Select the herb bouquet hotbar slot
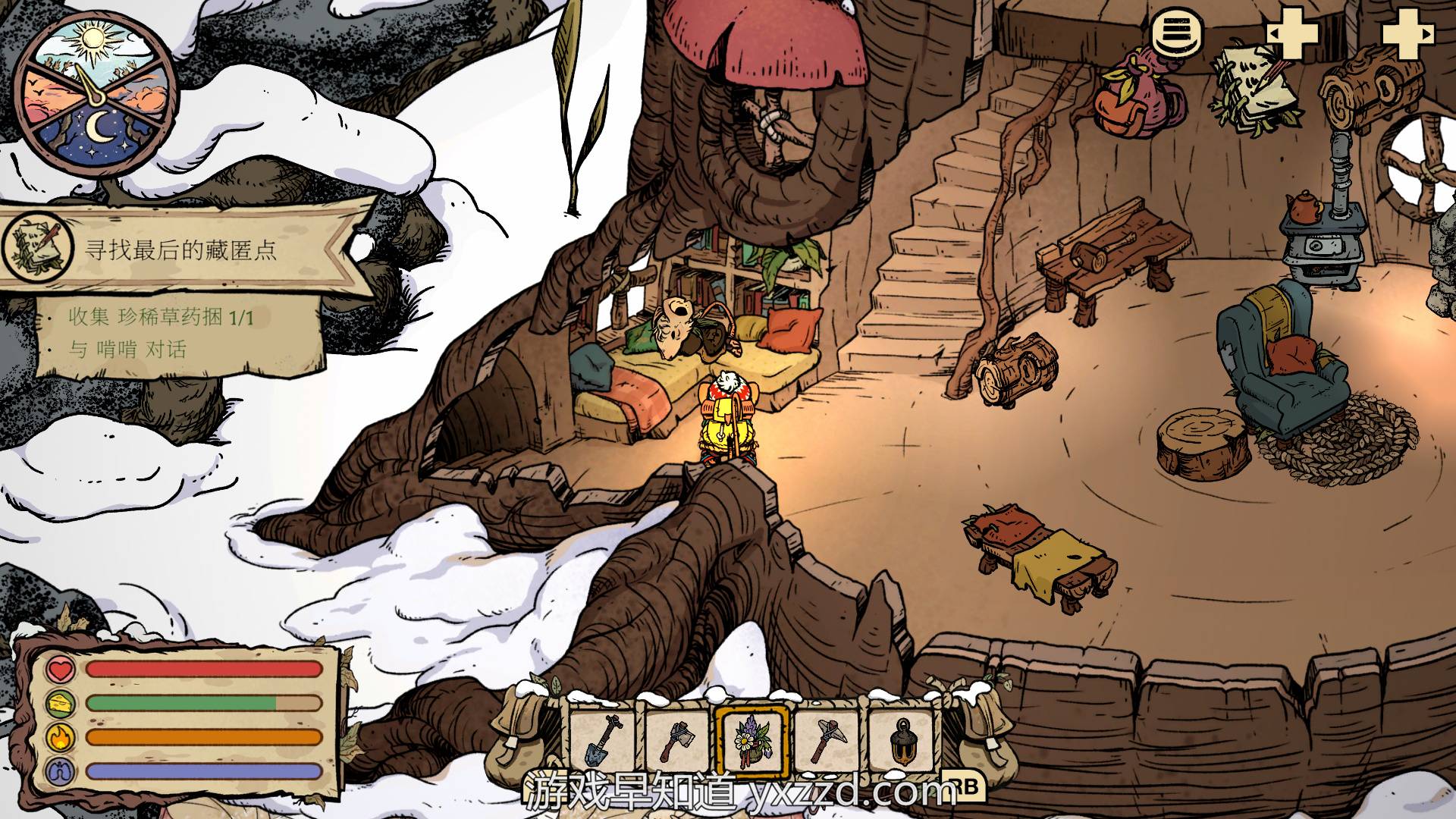 point(752,740)
